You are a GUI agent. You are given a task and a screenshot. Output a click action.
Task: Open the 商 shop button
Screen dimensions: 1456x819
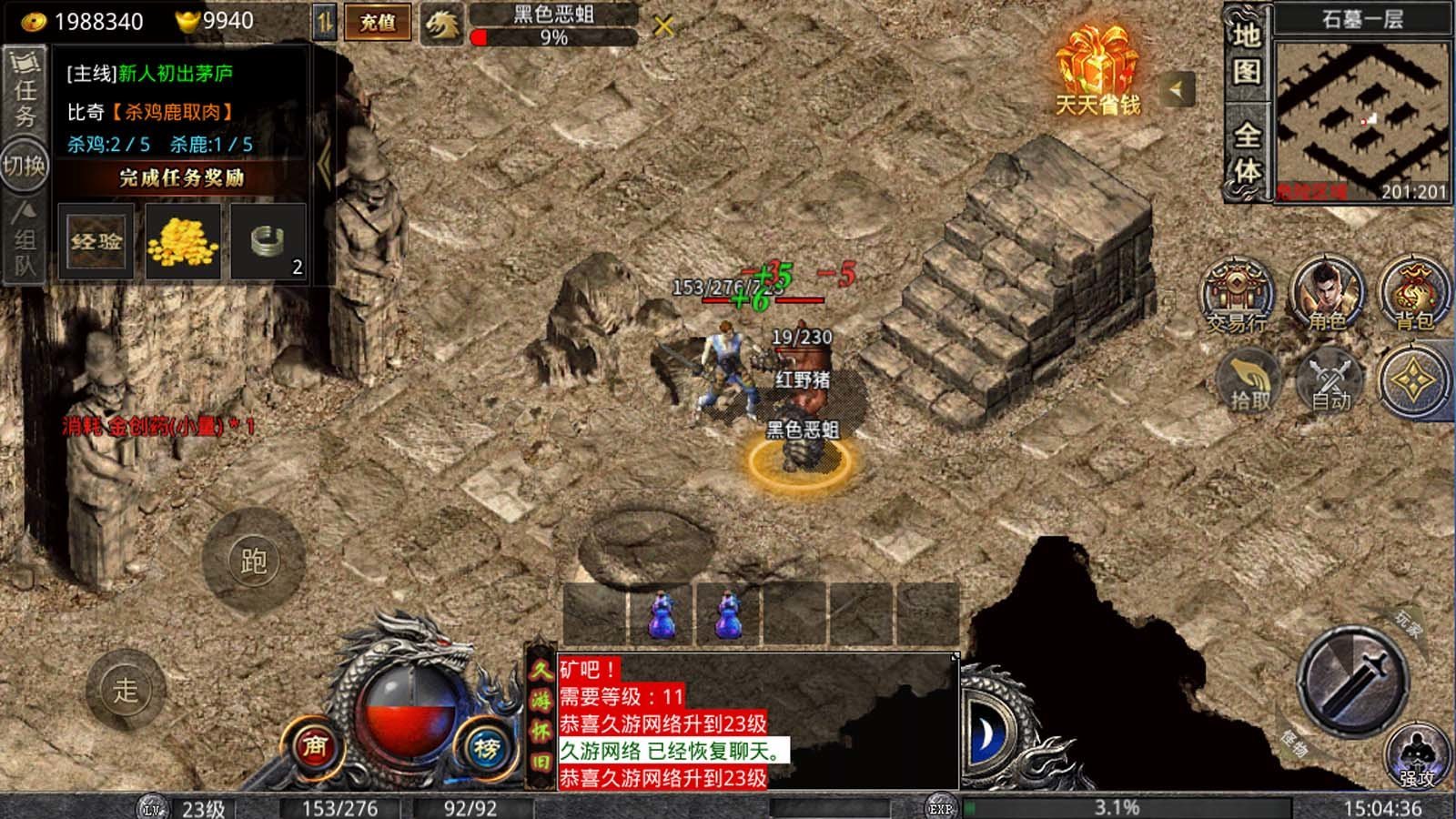click(314, 748)
